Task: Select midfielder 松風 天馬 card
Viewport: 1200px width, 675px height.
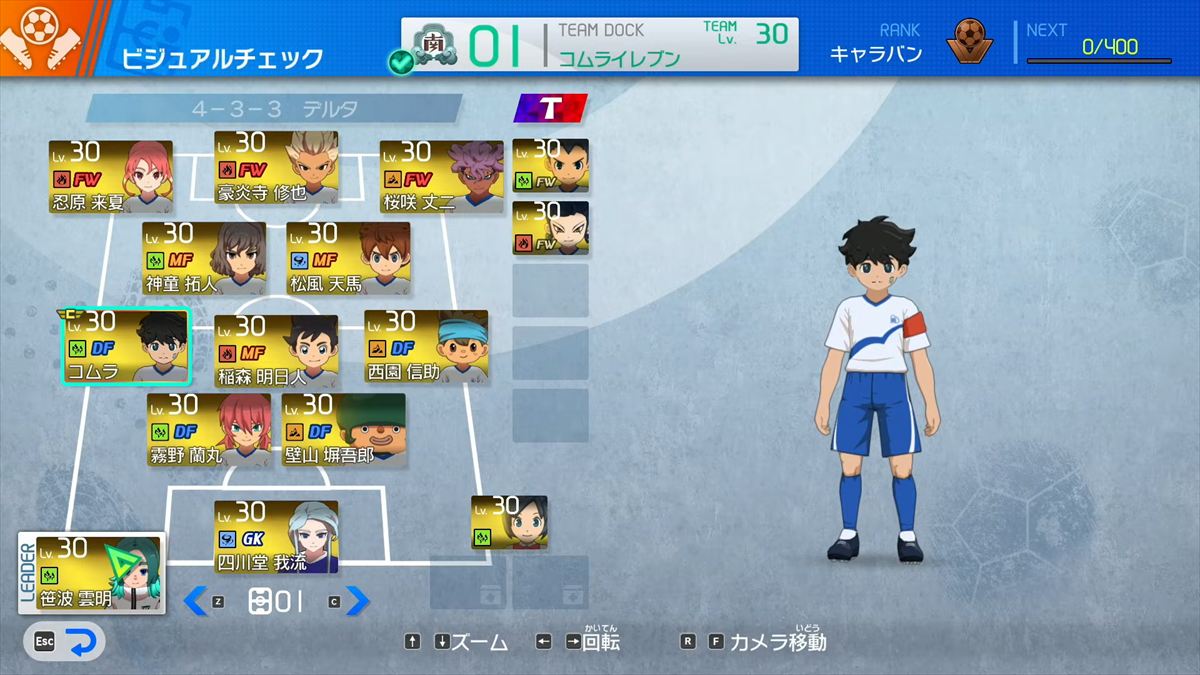Action: pos(348,258)
